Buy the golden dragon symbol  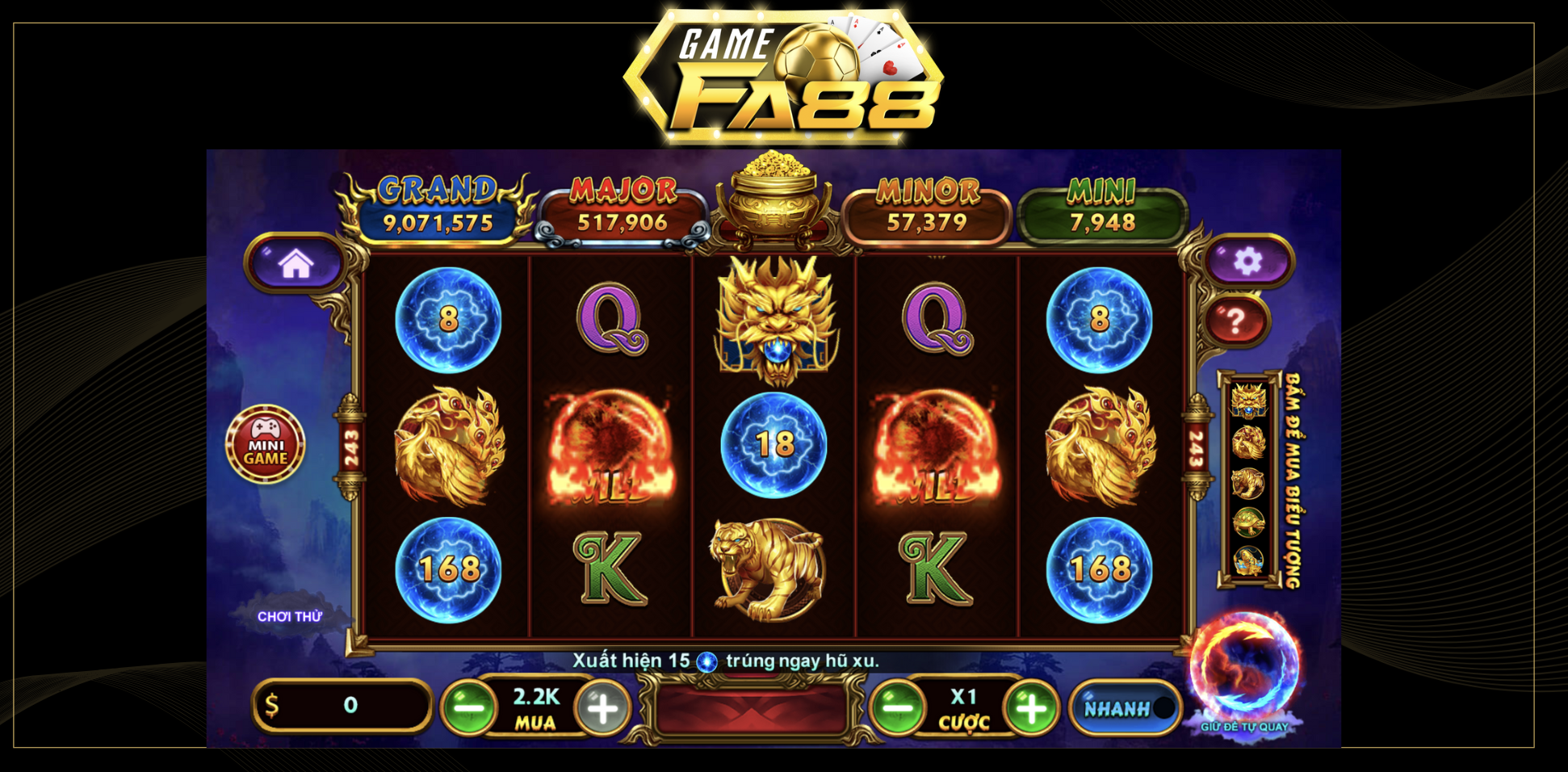(x=1248, y=401)
